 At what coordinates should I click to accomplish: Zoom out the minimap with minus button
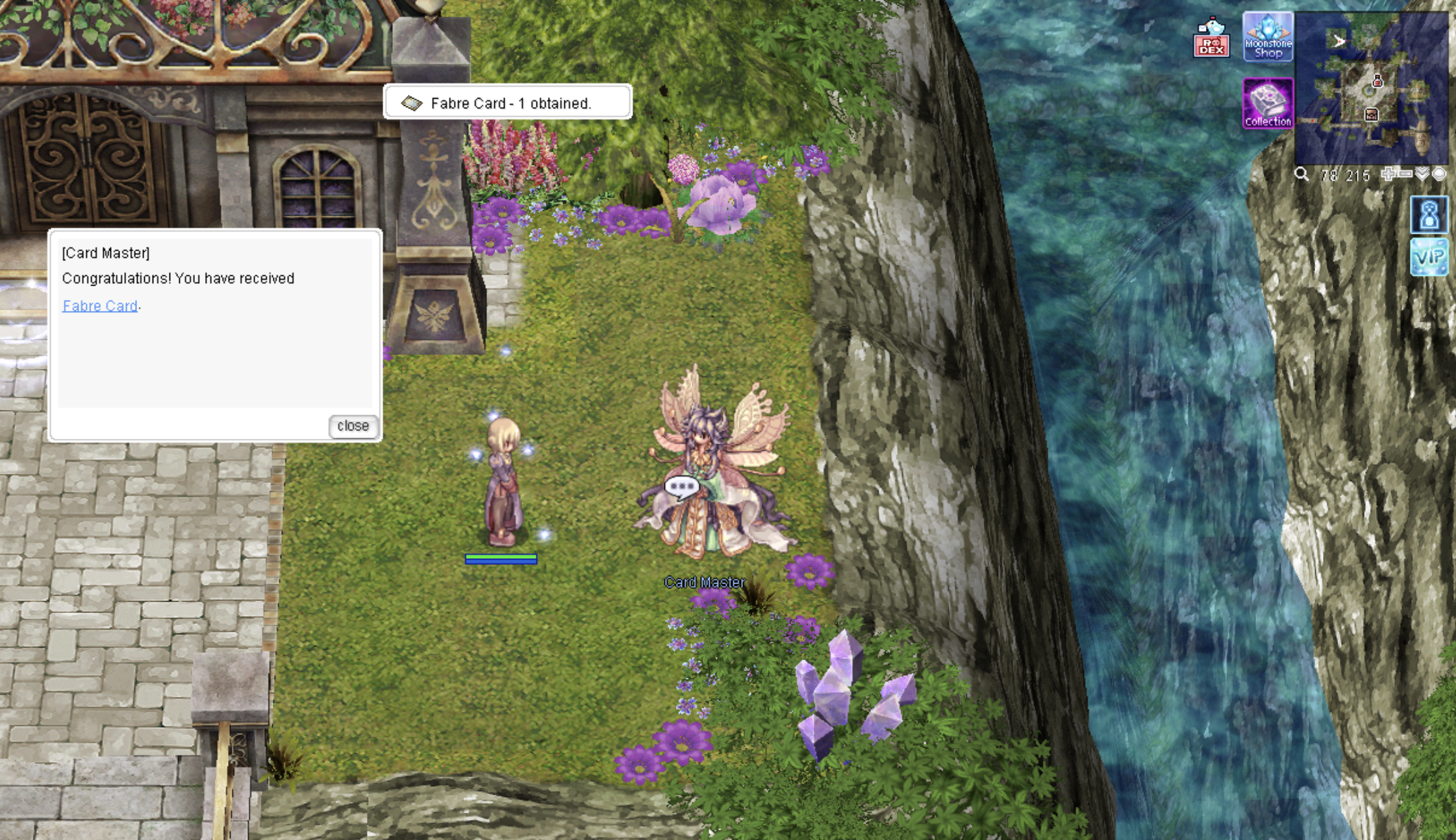(1405, 173)
